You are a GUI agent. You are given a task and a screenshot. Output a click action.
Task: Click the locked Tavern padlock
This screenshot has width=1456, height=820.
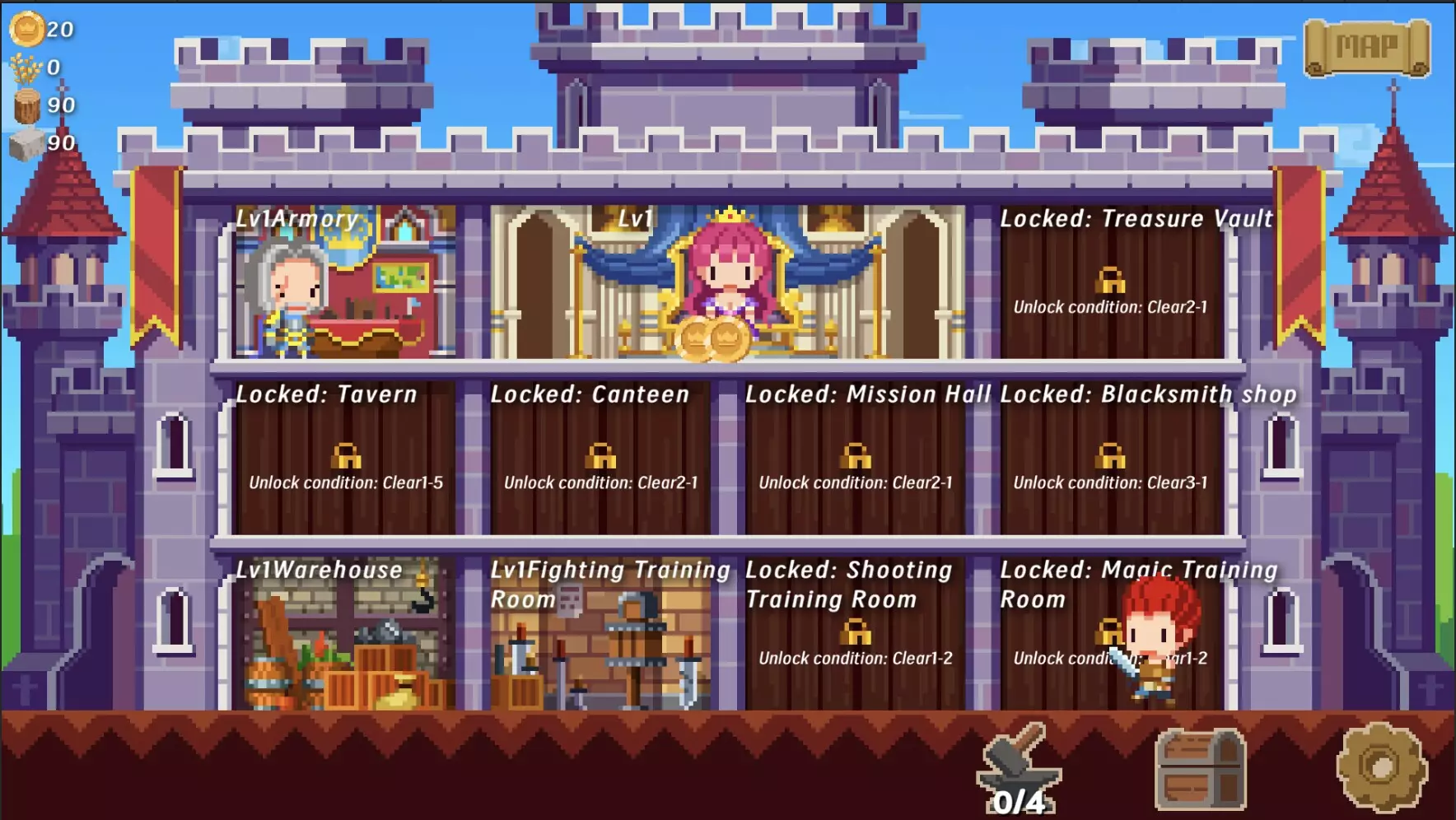click(347, 458)
